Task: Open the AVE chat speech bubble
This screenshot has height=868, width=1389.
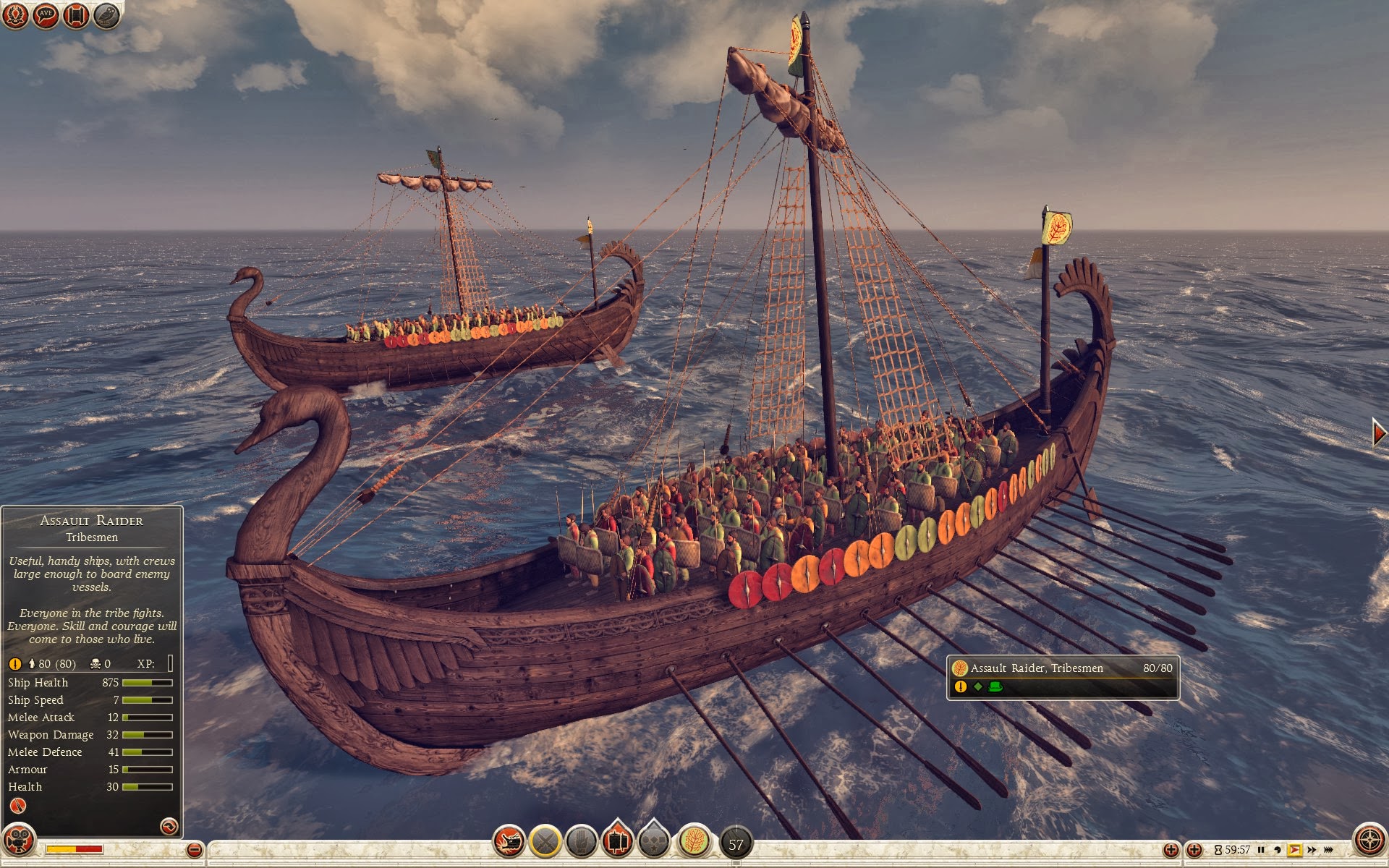Action: click(46, 14)
